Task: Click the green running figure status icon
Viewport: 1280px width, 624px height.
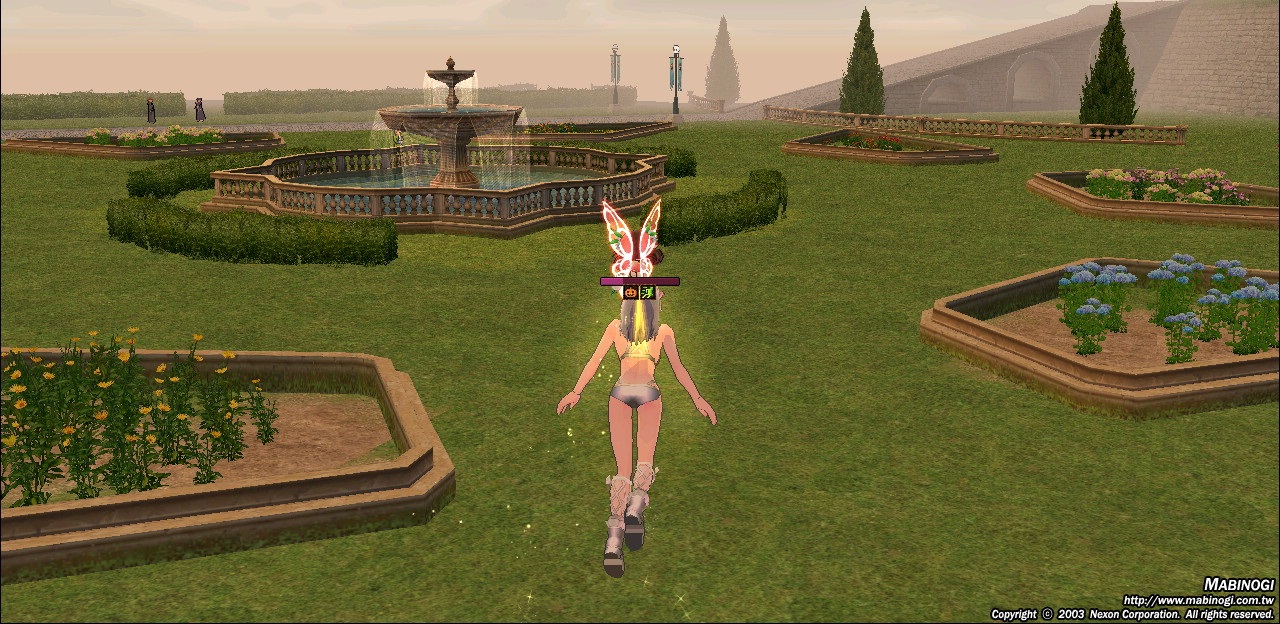Action: point(648,293)
